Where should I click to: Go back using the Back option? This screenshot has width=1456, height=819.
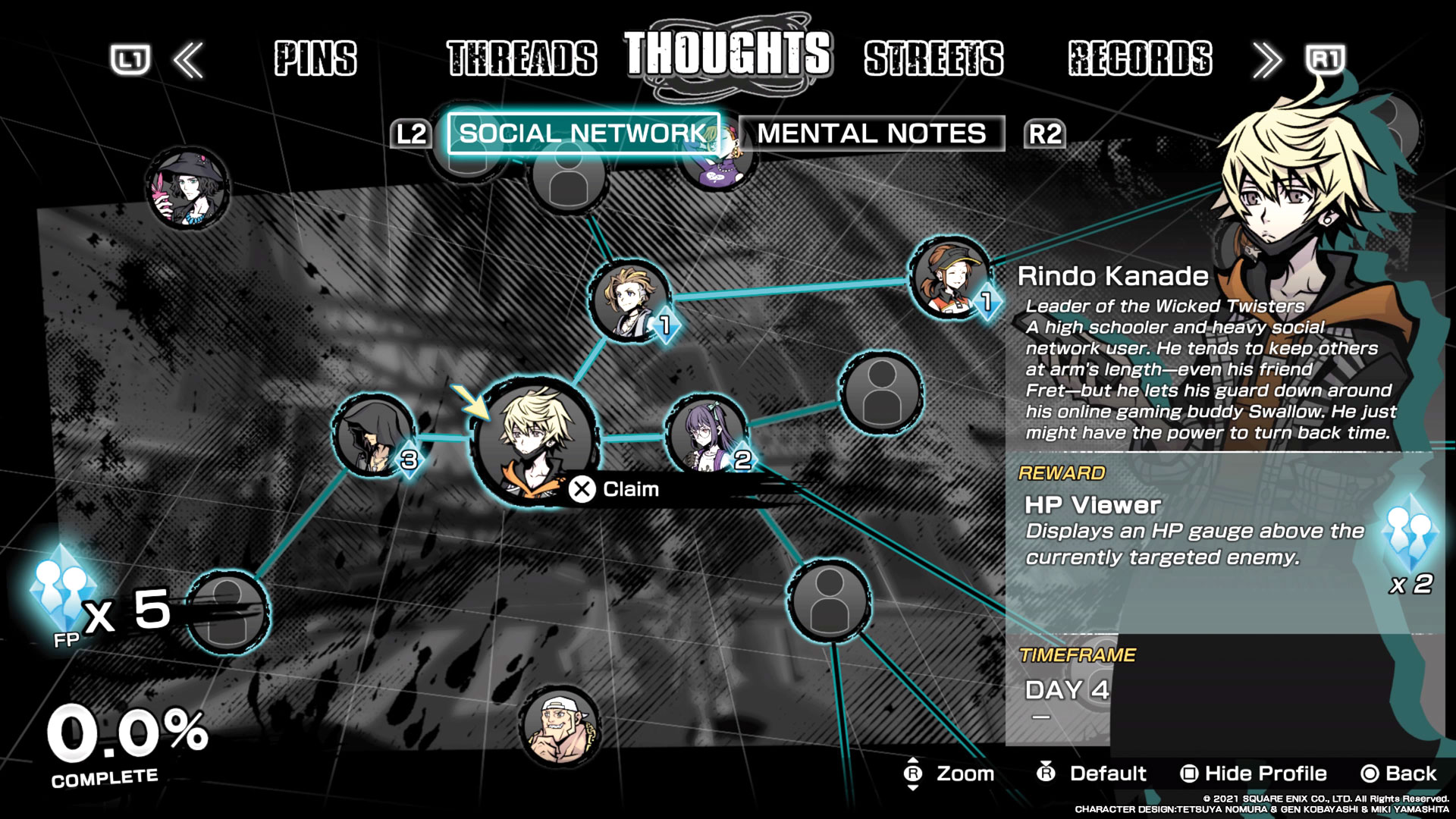(1399, 773)
